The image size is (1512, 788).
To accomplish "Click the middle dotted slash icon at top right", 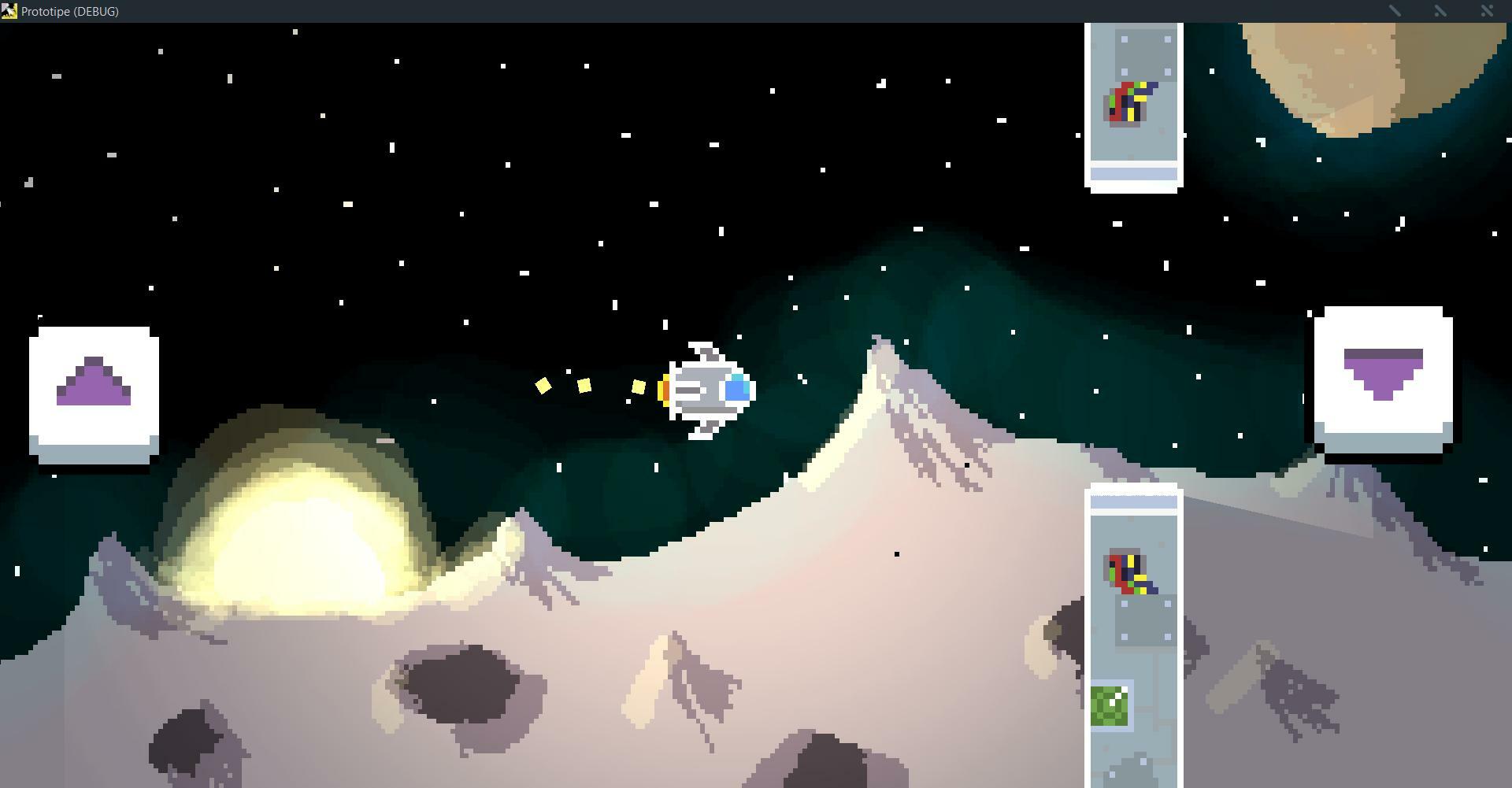I will 1440,11.
